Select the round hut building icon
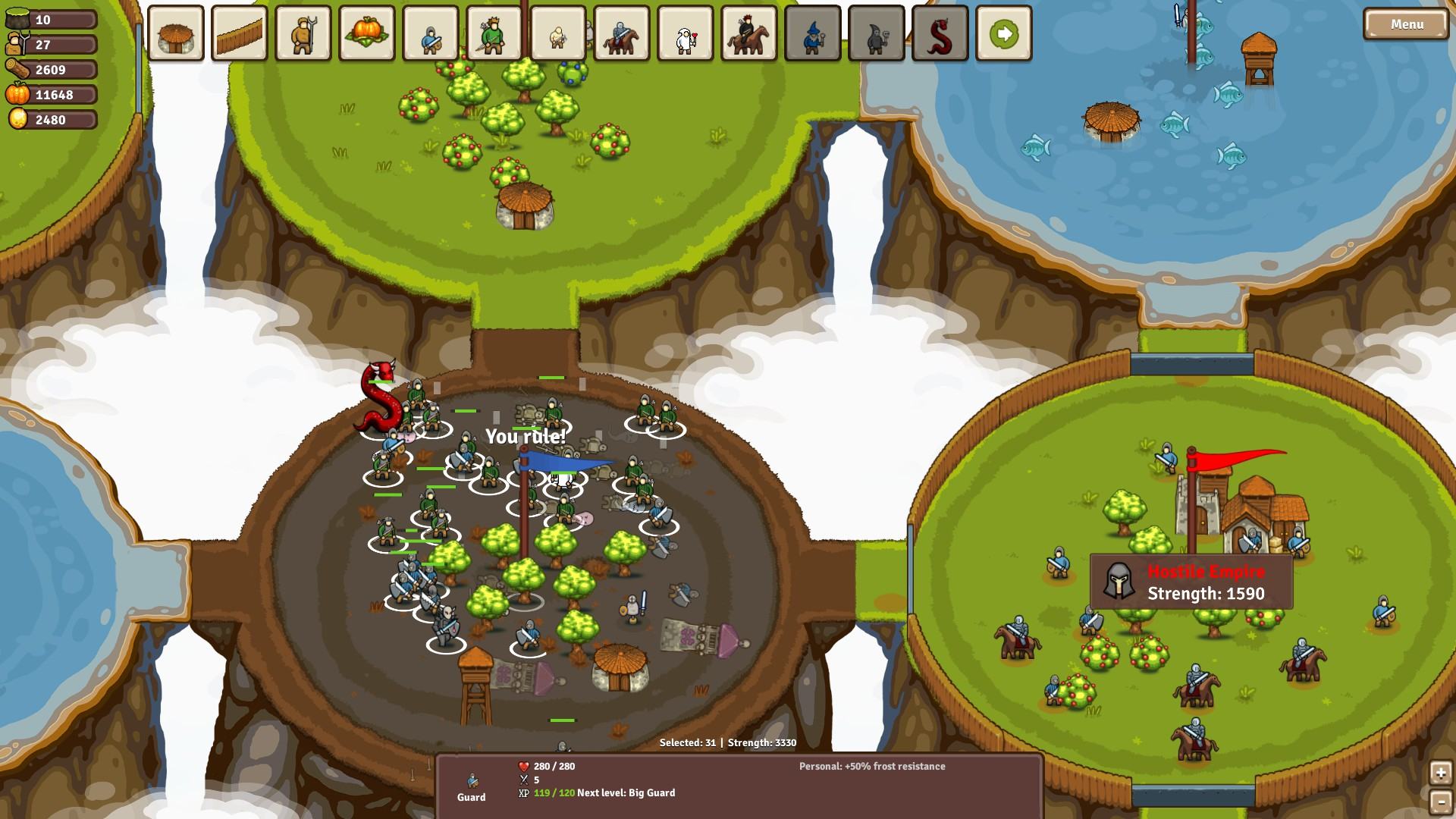Viewport: 1456px width, 819px height. coord(176,33)
